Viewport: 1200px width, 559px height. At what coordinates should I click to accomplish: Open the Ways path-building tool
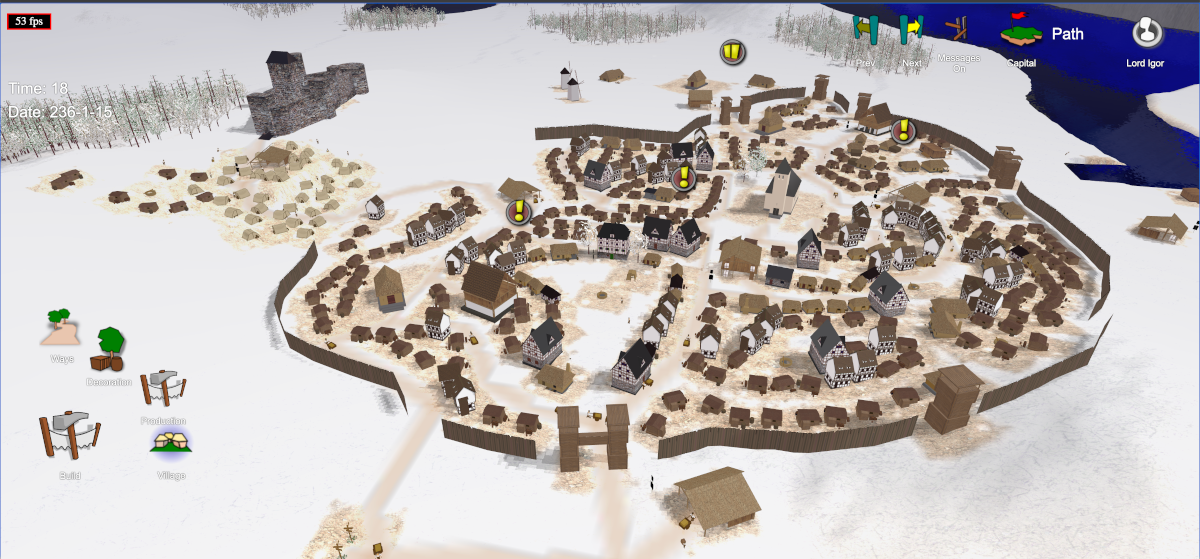click(x=61, y=328)
